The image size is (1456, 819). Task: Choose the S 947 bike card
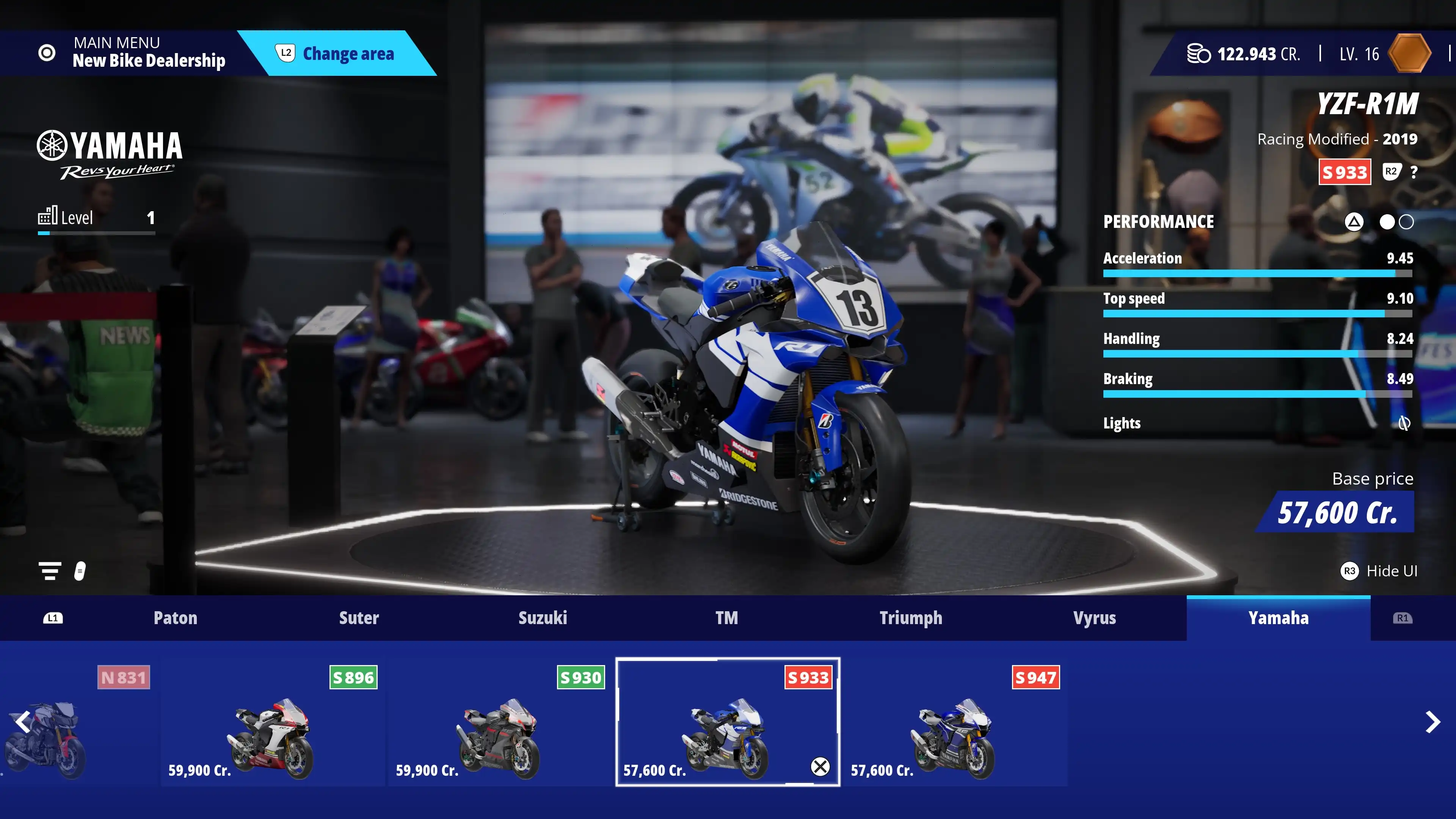[x=955, y=723]
